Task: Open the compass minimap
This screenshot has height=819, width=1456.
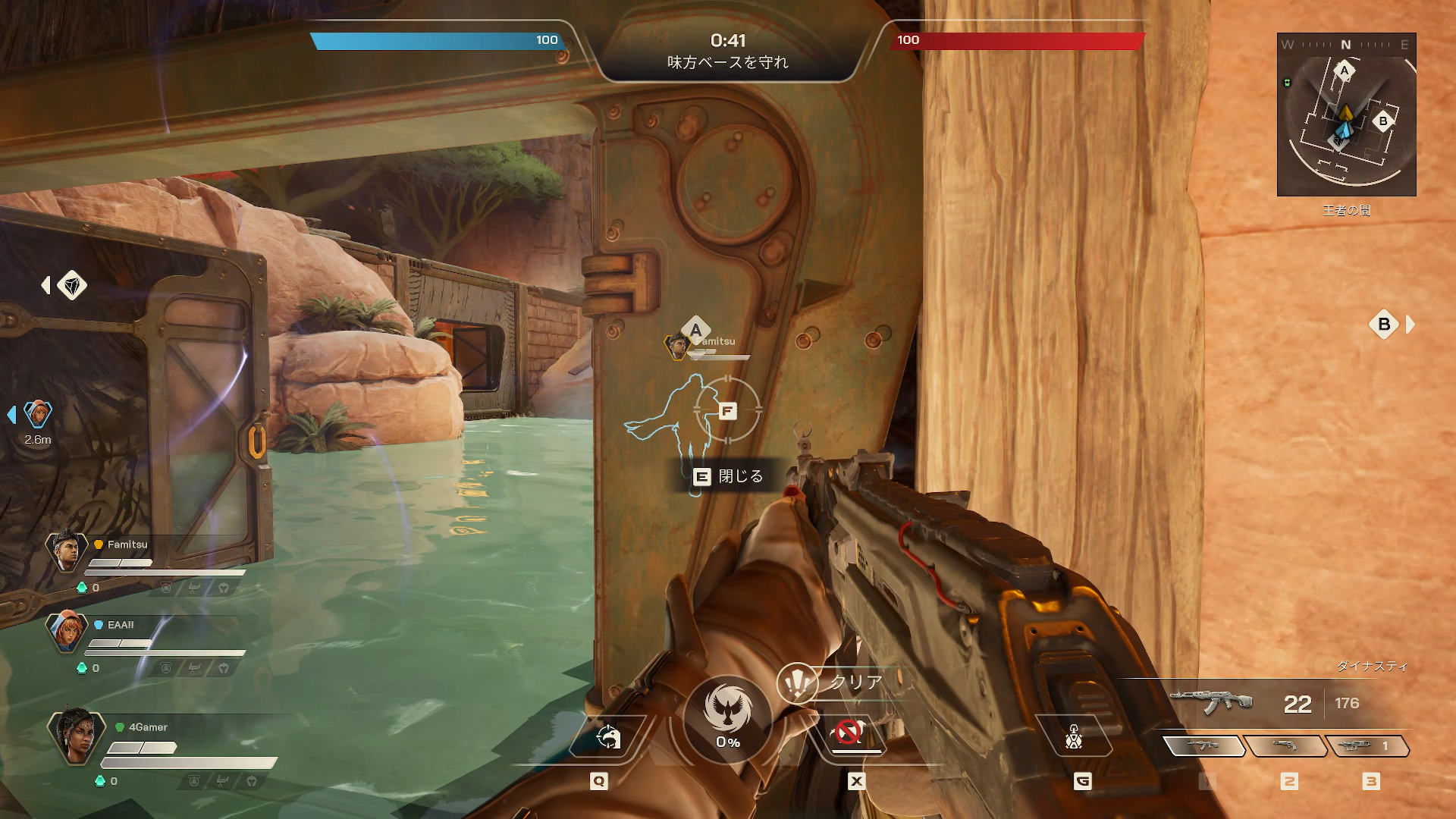Action: [1346, 115]
